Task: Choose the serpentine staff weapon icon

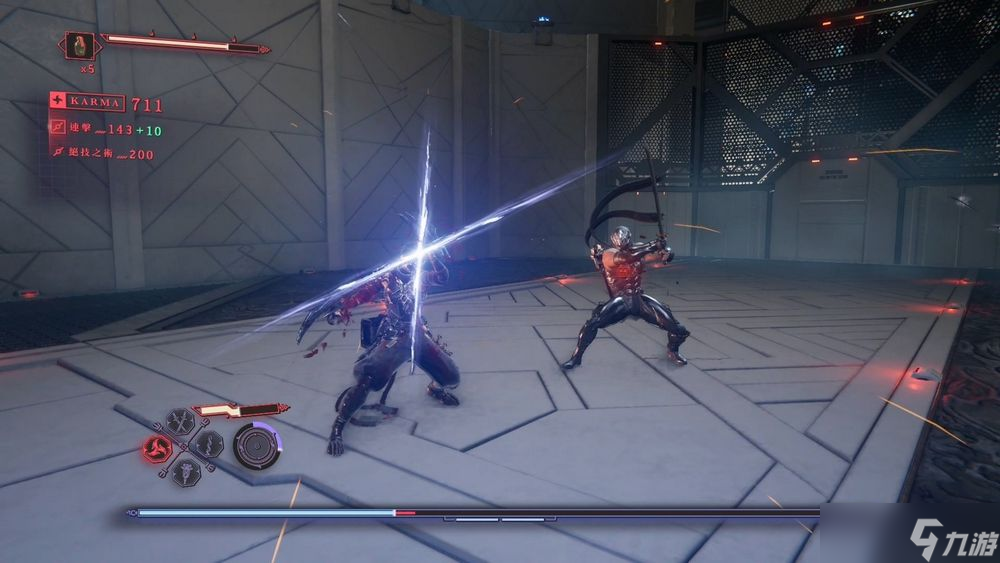Action: coord(209,444)
